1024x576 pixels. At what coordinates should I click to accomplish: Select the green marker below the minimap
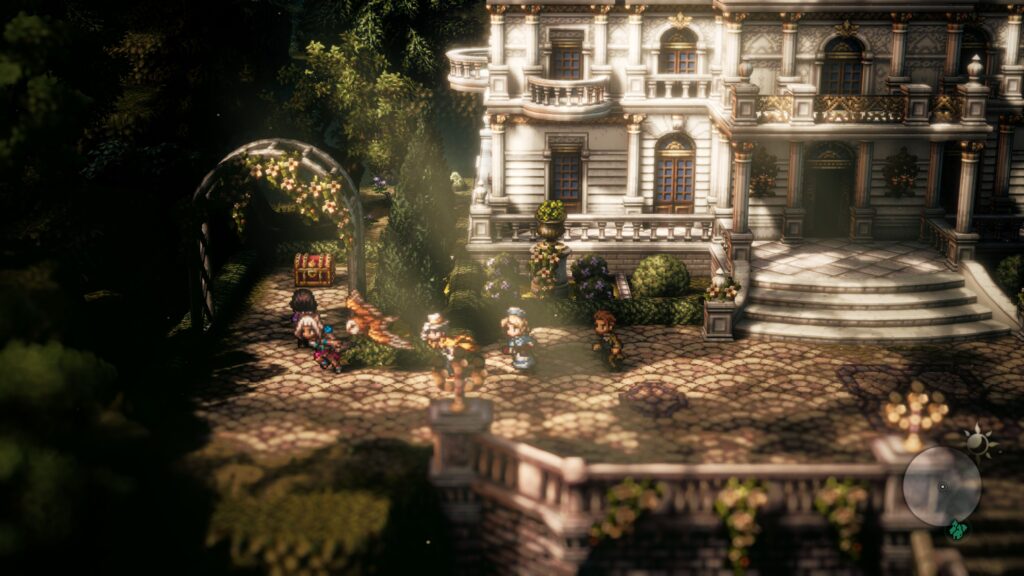tap(957, 530)
